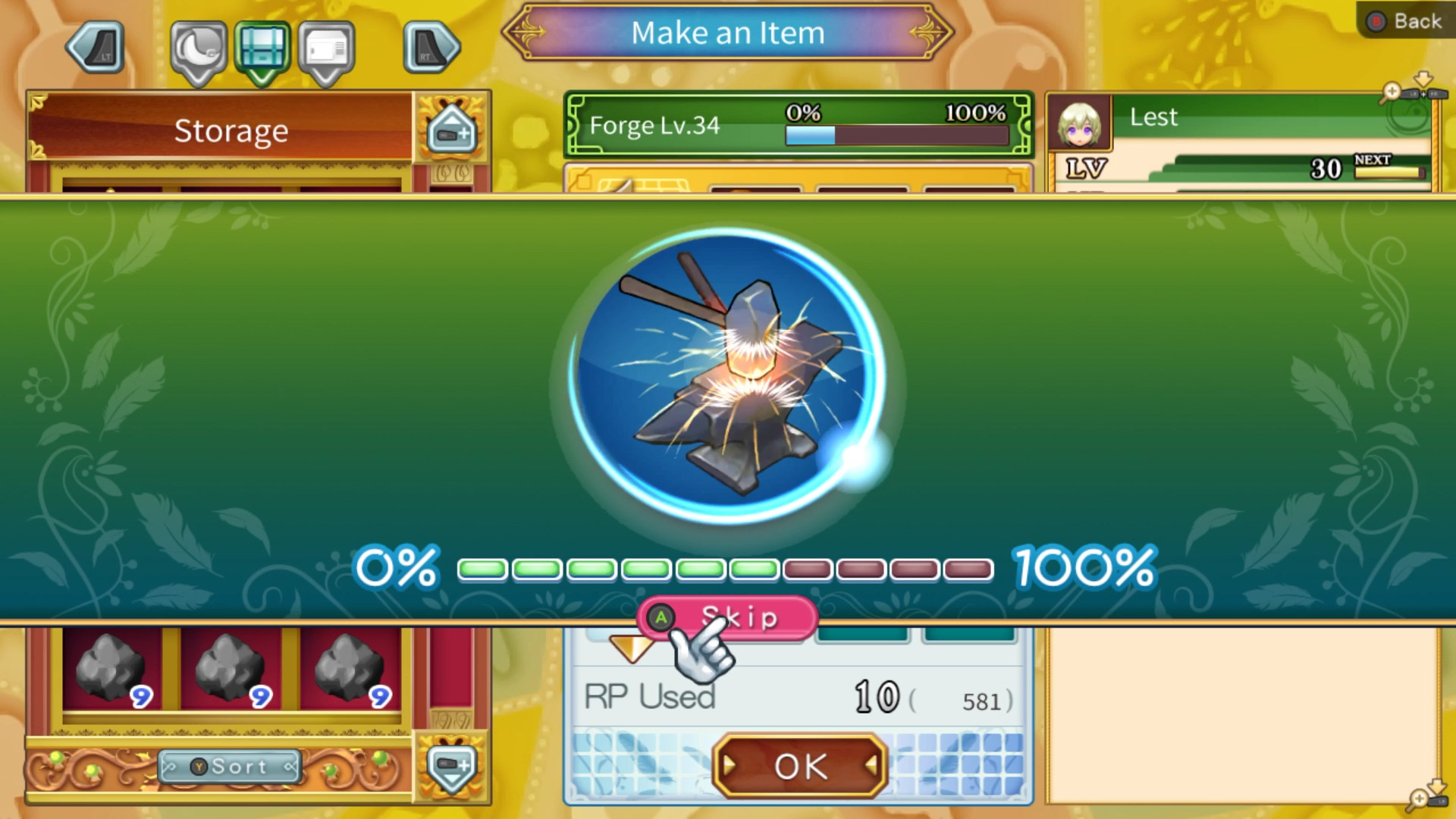
Task: Click the house-plus icon beside Storage header
Action: (x=450, y=129)
